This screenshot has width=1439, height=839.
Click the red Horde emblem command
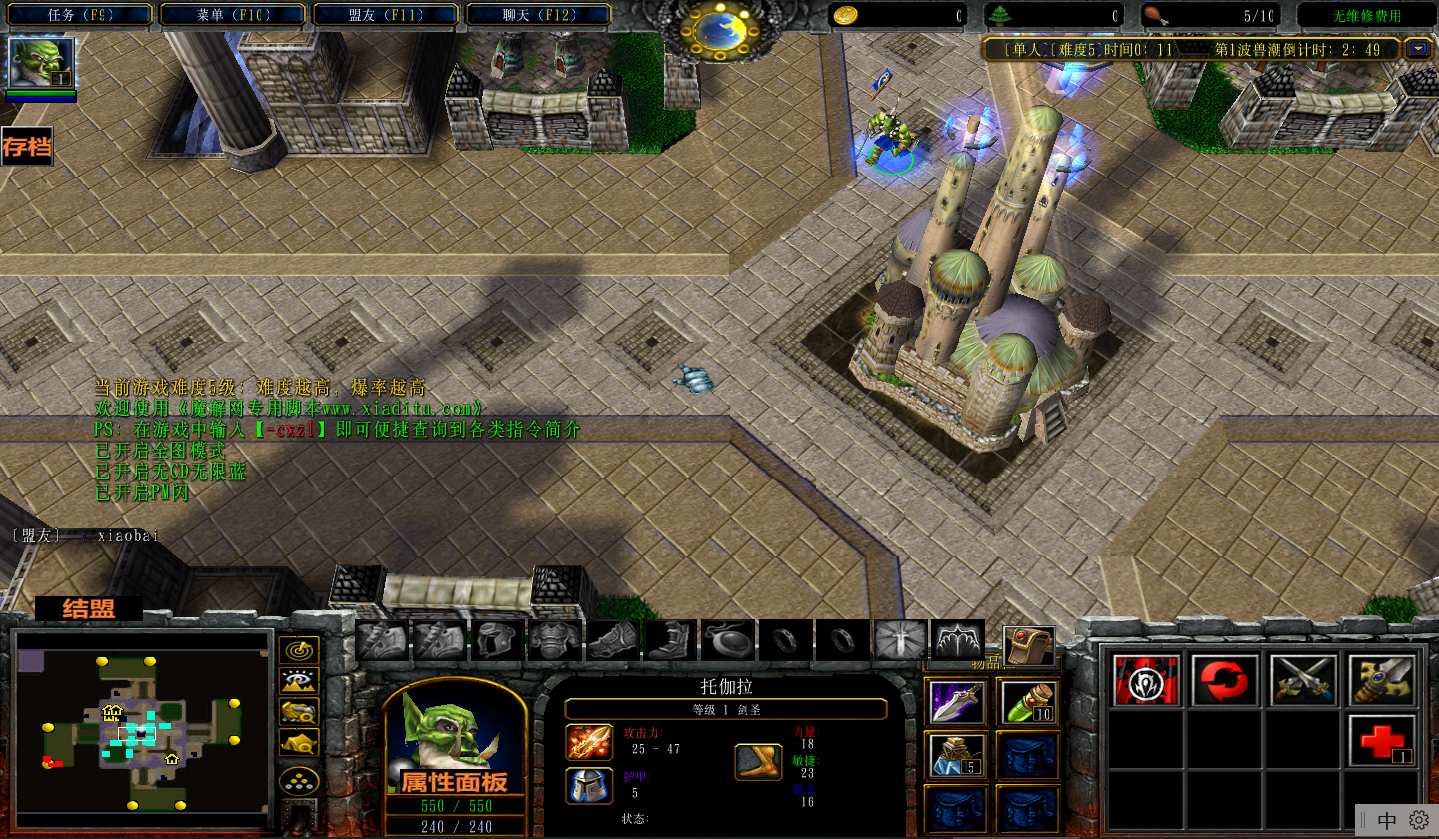pos(1146,680)
